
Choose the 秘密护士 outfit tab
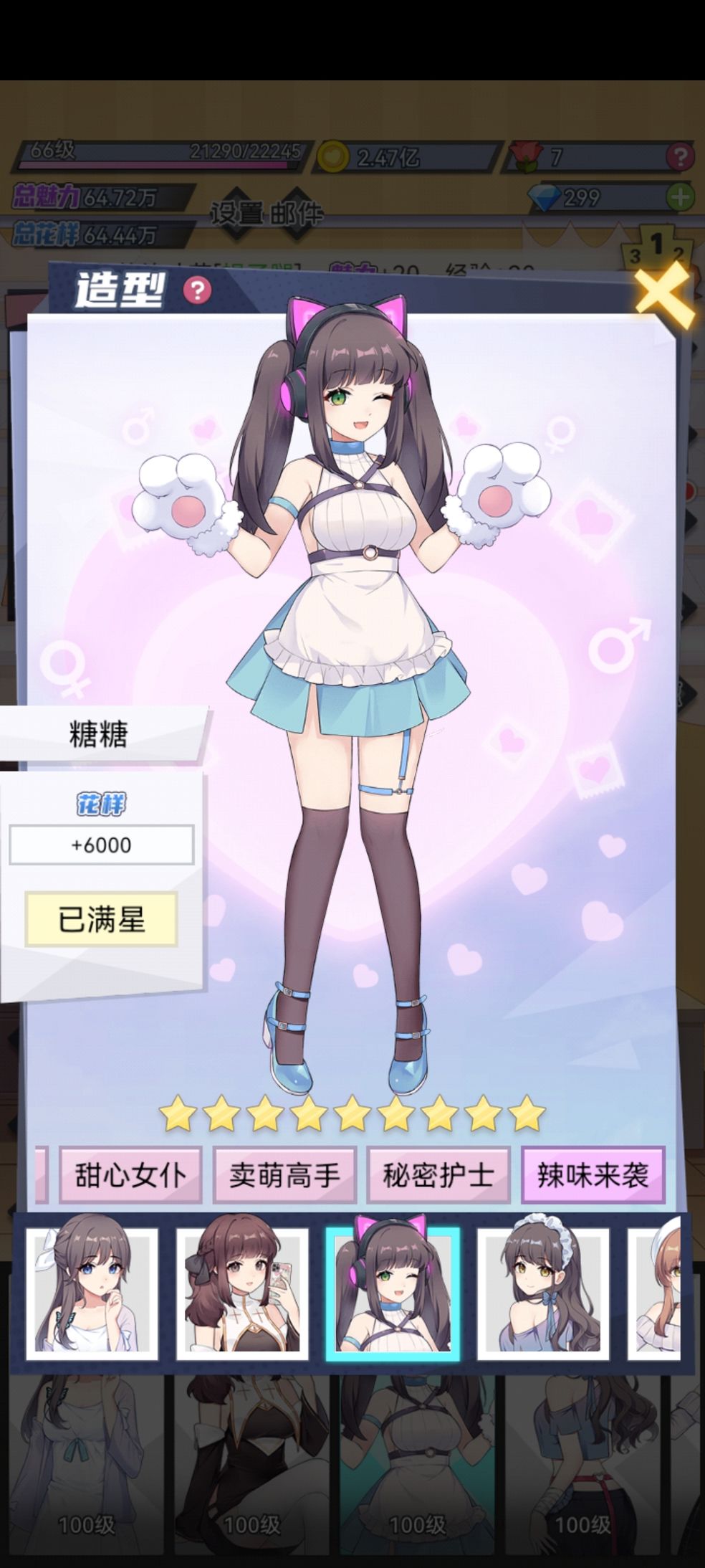[x=438, y=1175]
